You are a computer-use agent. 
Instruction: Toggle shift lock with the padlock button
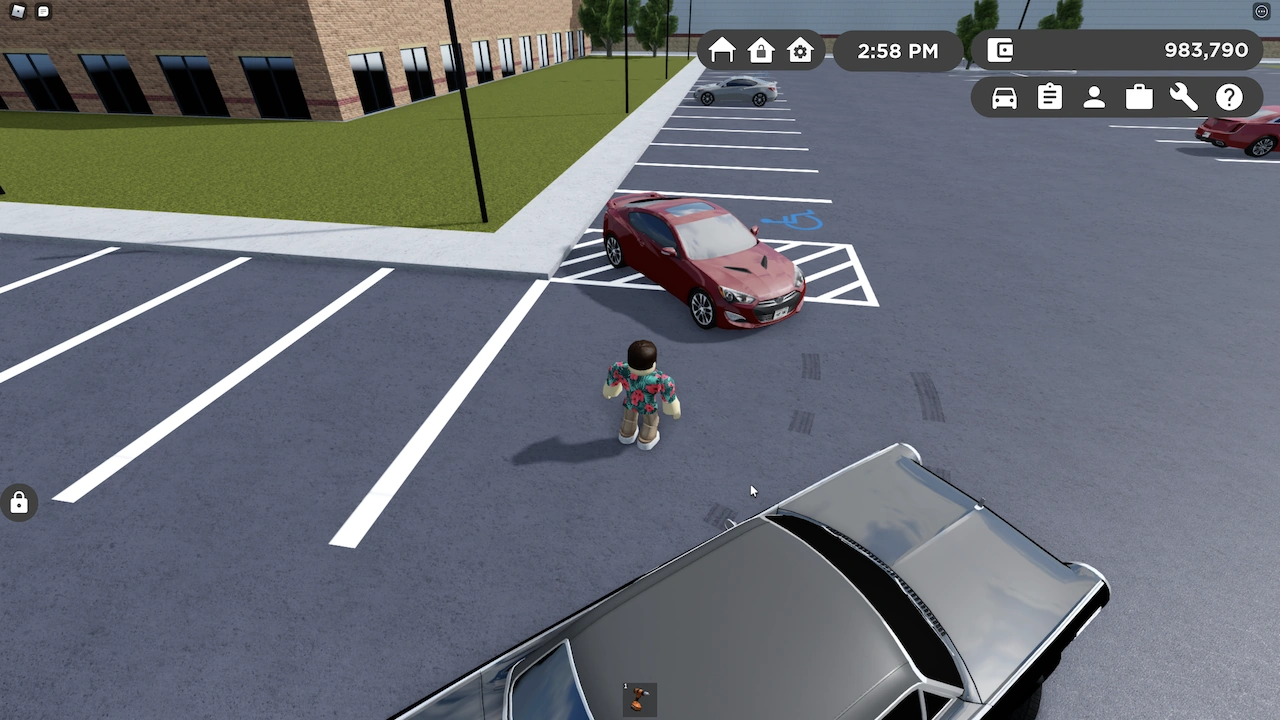pyautogui.click(x=19, y=502)
